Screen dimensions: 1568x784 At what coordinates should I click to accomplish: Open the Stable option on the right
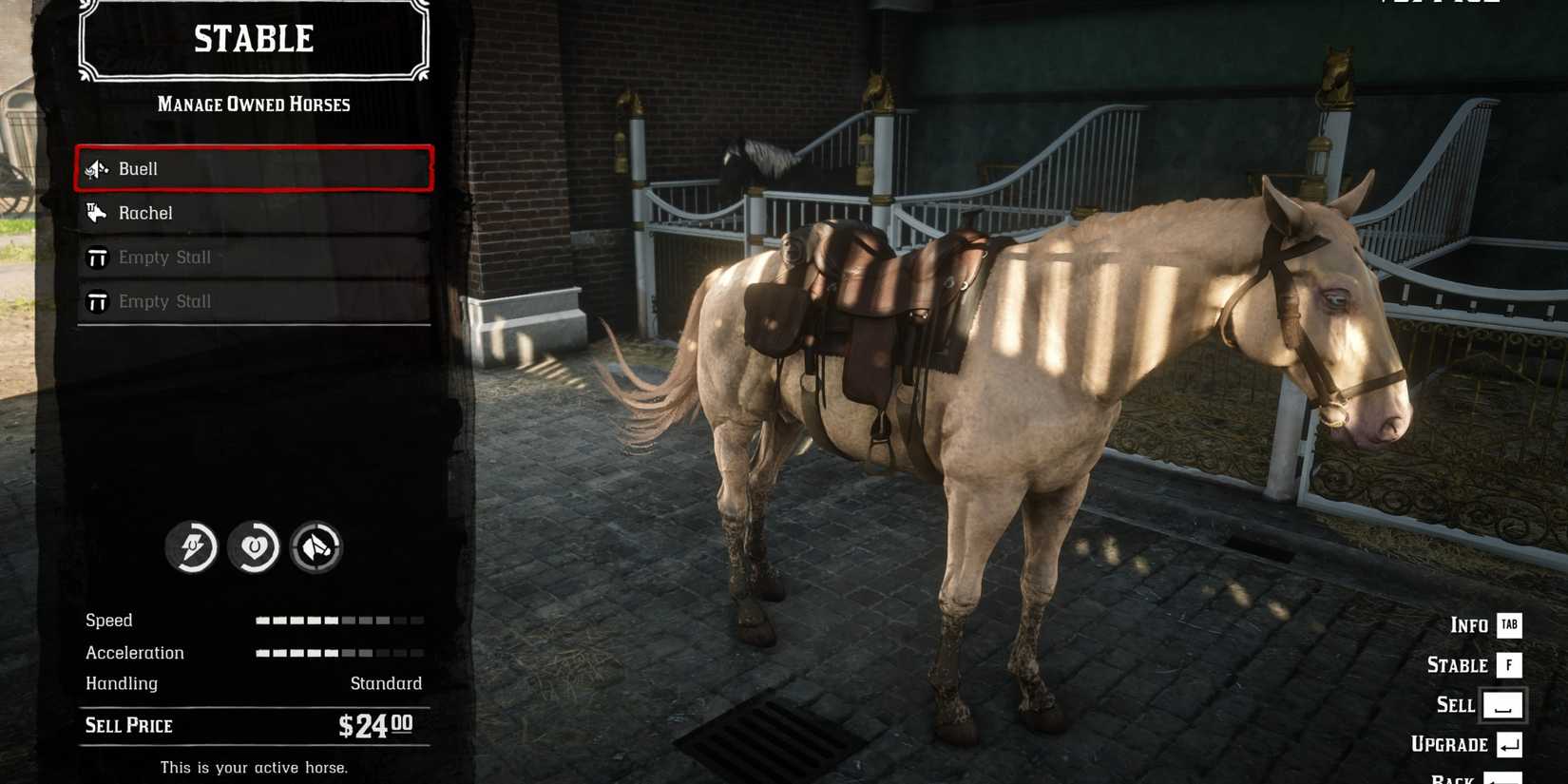1459,665
